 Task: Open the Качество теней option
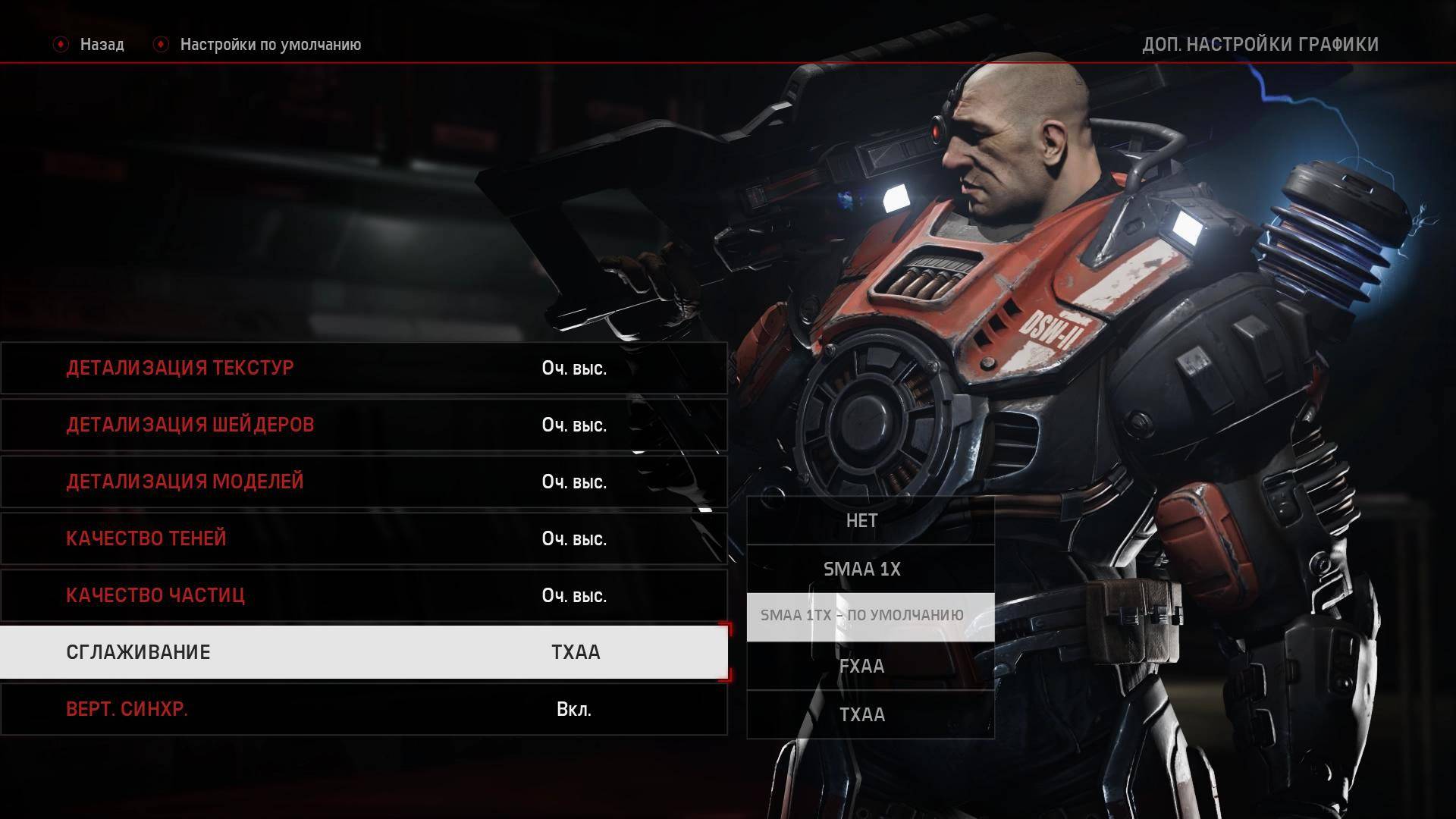pyautogui.click(x=364, y=538)
